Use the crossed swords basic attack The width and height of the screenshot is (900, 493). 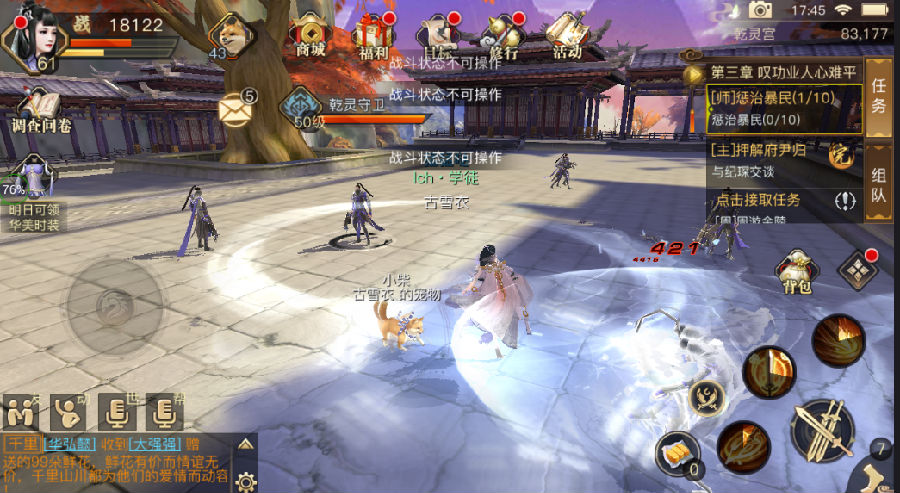click(822, 430)
